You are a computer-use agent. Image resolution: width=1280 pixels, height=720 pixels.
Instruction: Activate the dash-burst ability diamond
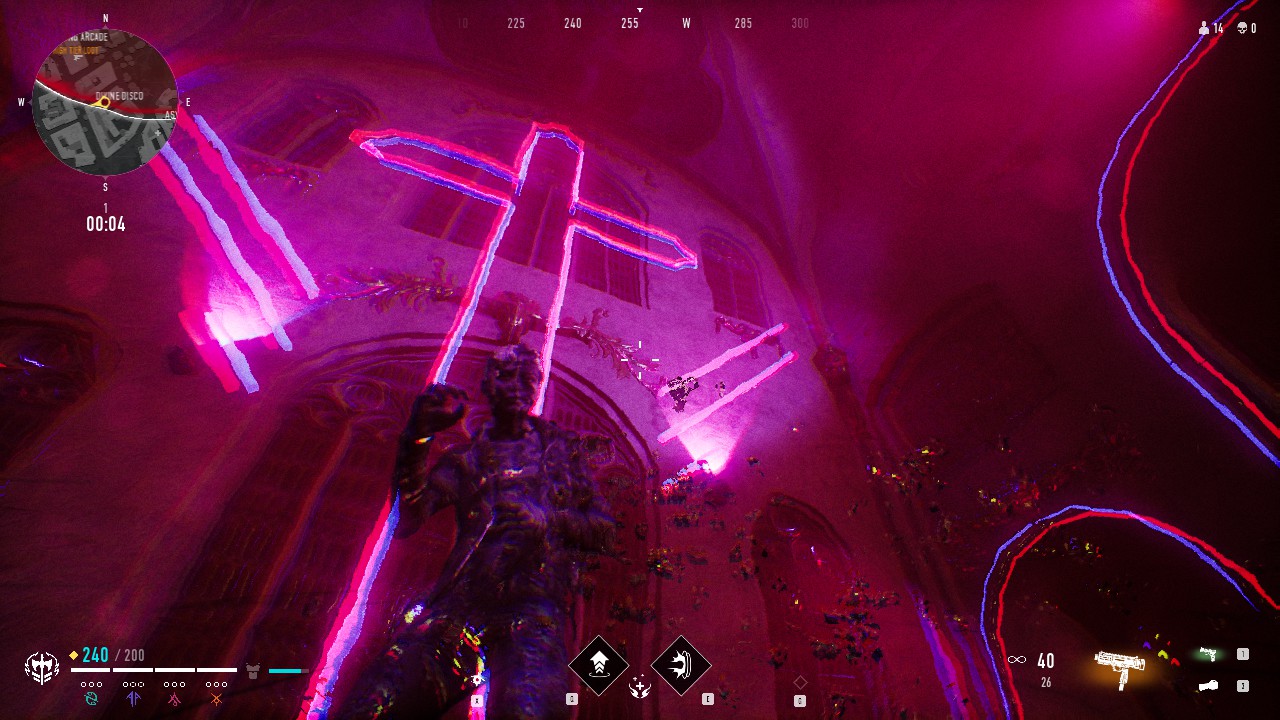click(x=681, y=664)
